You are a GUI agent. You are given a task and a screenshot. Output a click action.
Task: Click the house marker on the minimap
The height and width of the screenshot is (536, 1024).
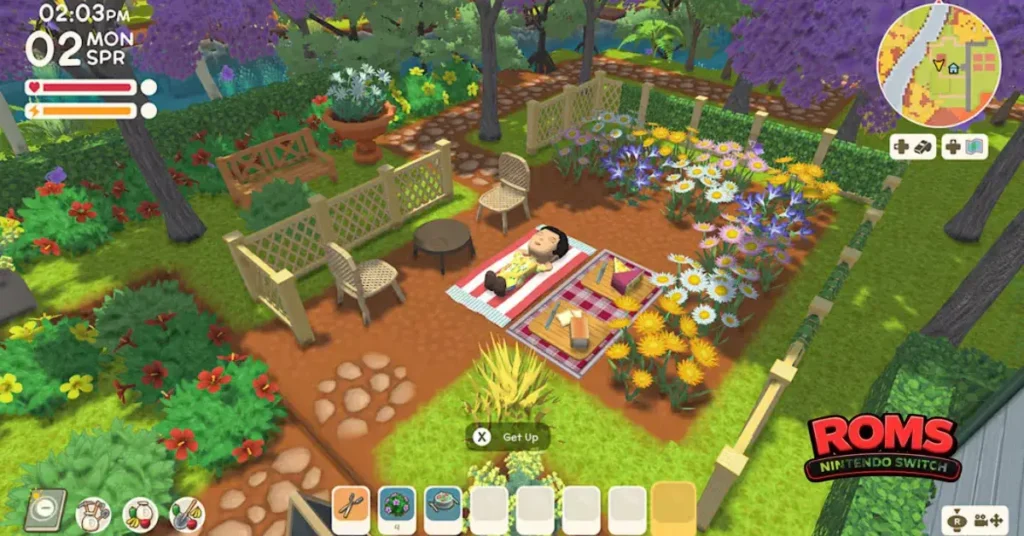[x=954, y=68]
